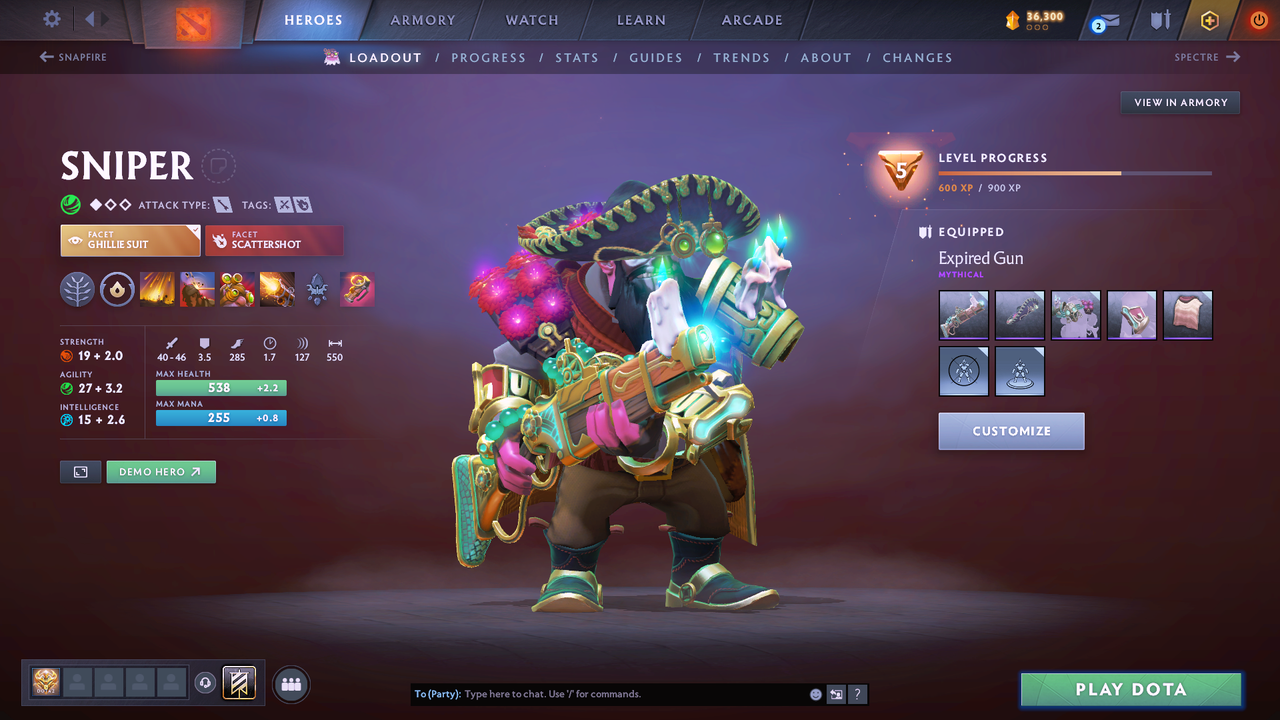1280x720 pixels.
Task: Switch to the STATS tab
Action: (x=577, y=57)
